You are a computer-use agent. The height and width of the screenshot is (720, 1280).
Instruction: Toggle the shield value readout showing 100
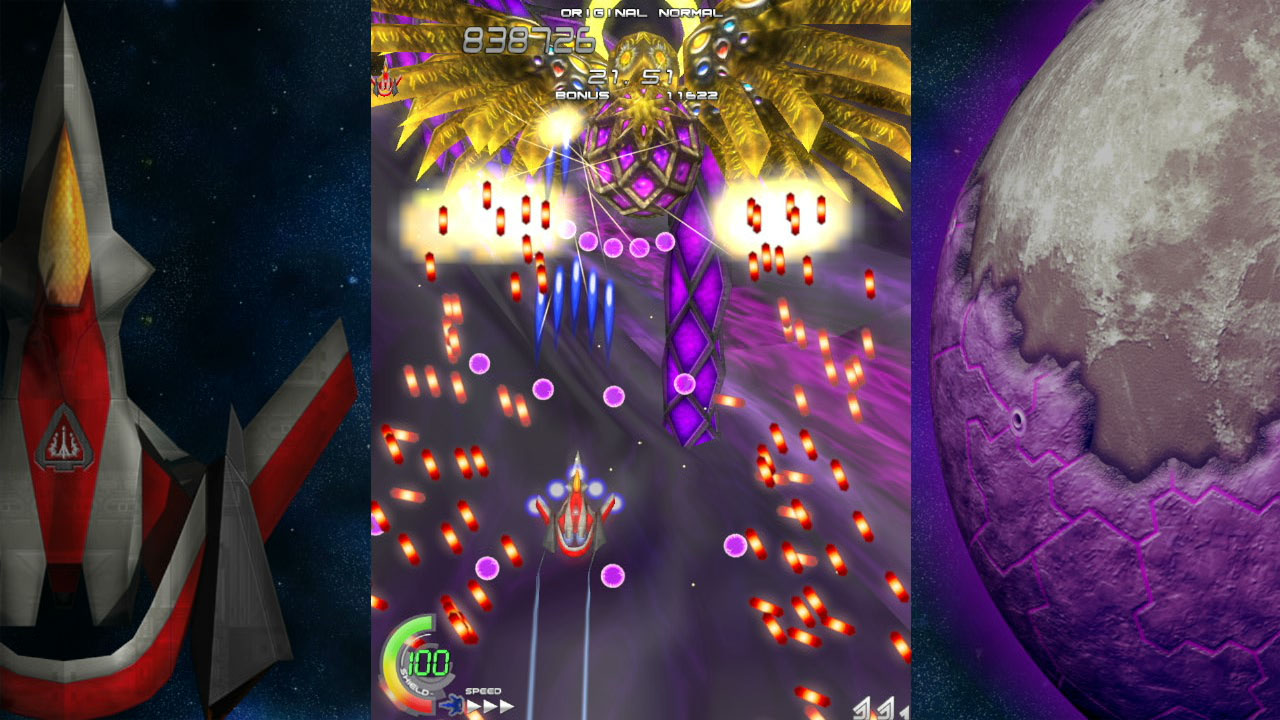point(428,661)
